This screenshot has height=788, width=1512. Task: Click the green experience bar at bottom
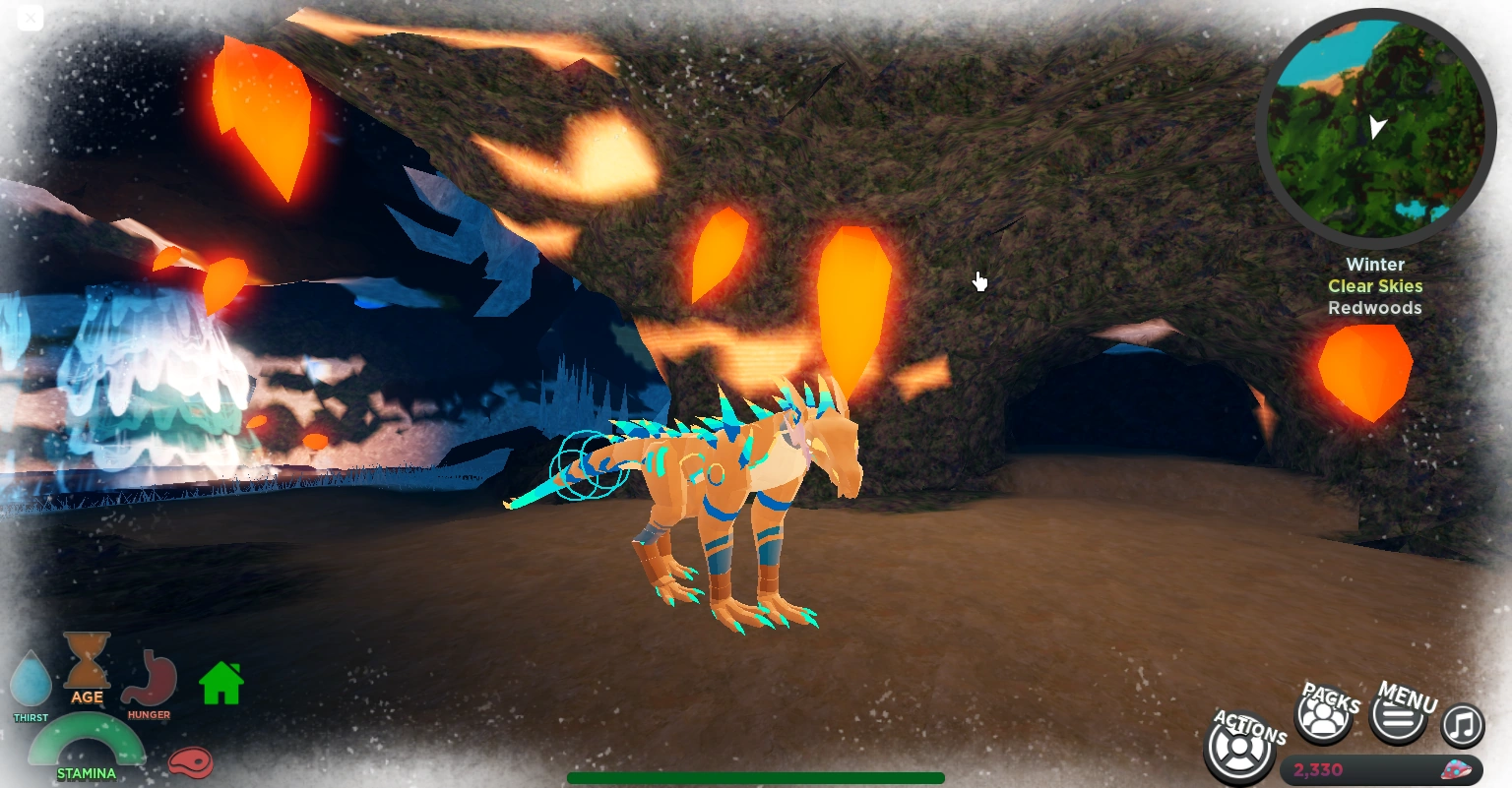(x=756, y=778)
